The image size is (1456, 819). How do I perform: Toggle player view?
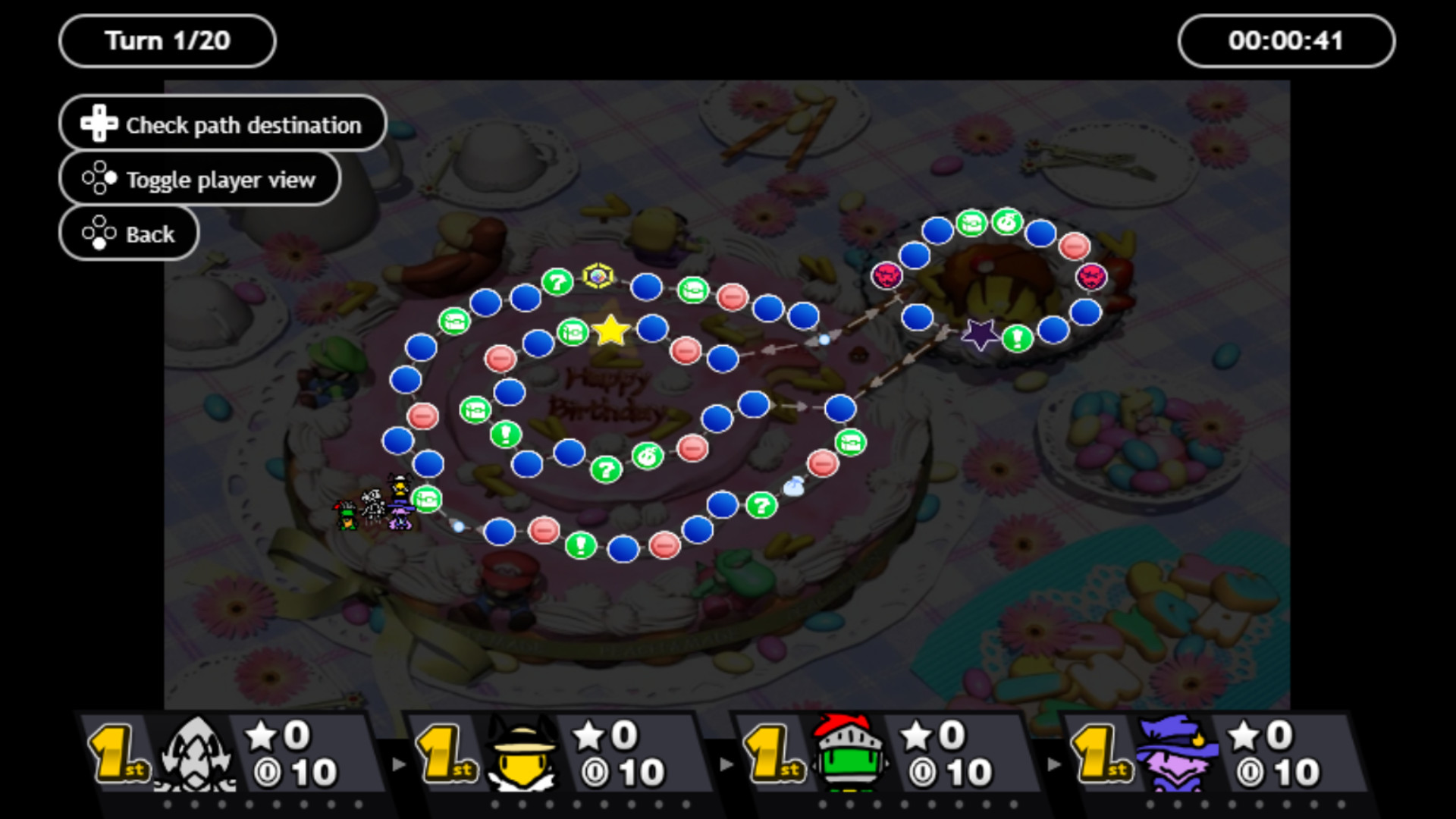coord(199,178)
